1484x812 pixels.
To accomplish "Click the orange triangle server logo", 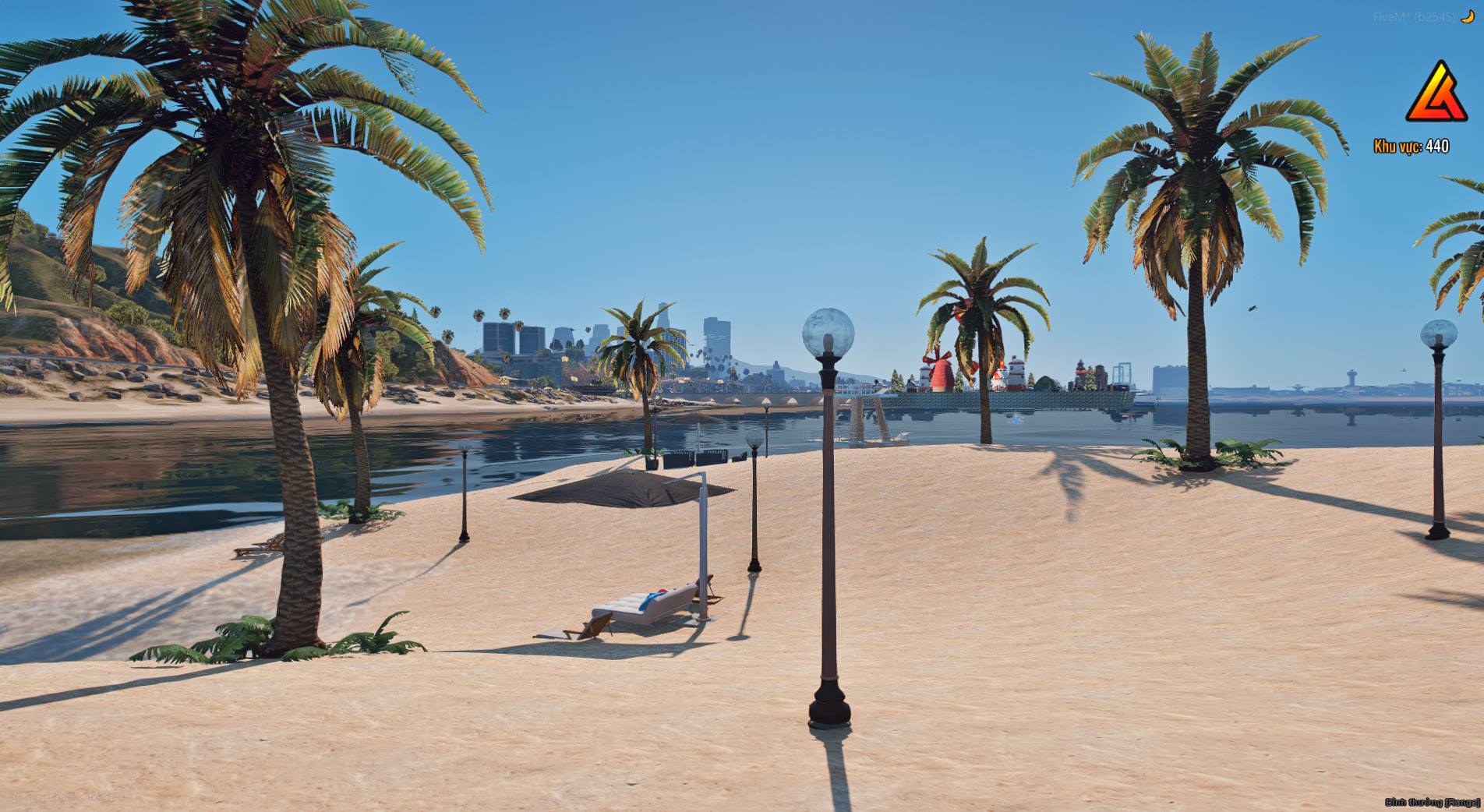I will pyautogui.click(x=1436, y=93).
